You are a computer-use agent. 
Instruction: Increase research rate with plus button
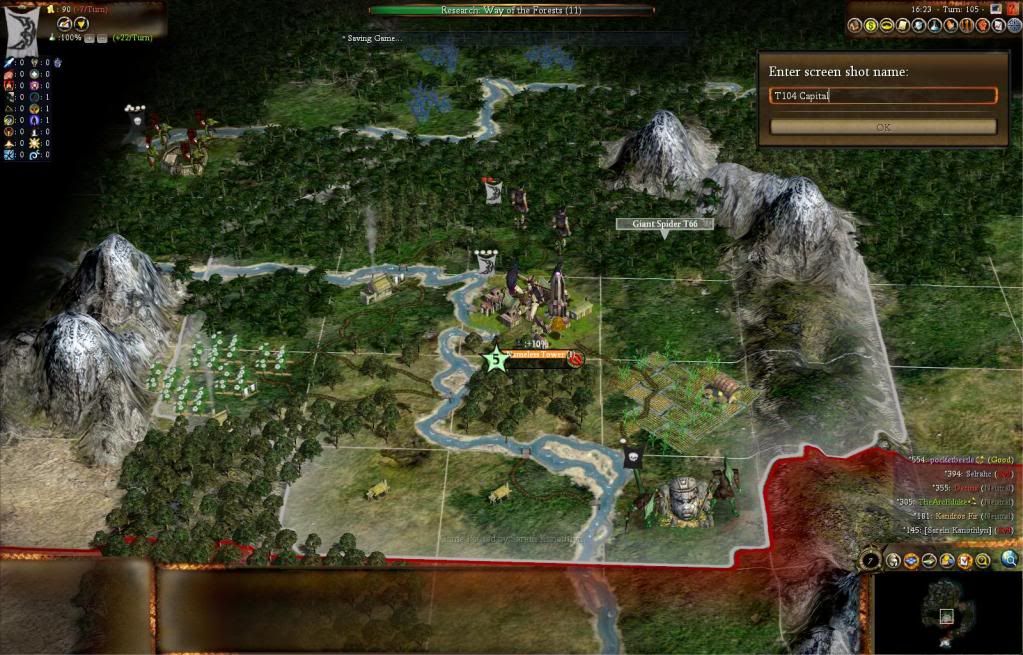coord(89,38)
